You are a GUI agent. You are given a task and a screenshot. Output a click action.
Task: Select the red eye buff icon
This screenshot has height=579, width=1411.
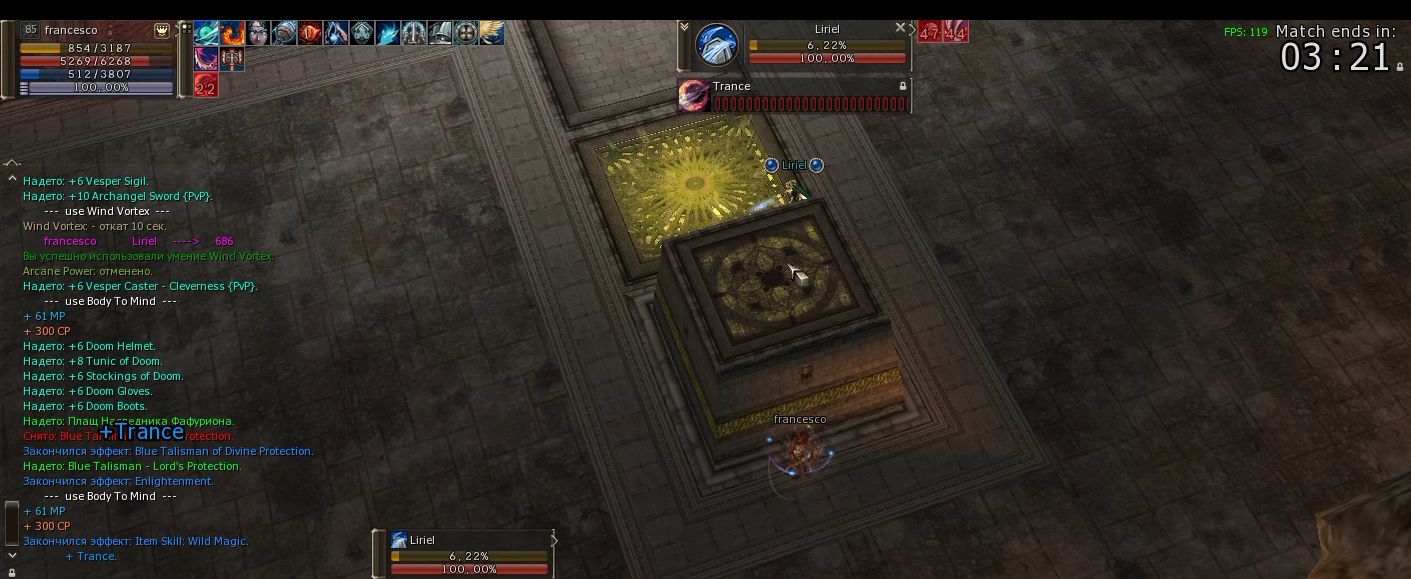click(x=310, y=34)
